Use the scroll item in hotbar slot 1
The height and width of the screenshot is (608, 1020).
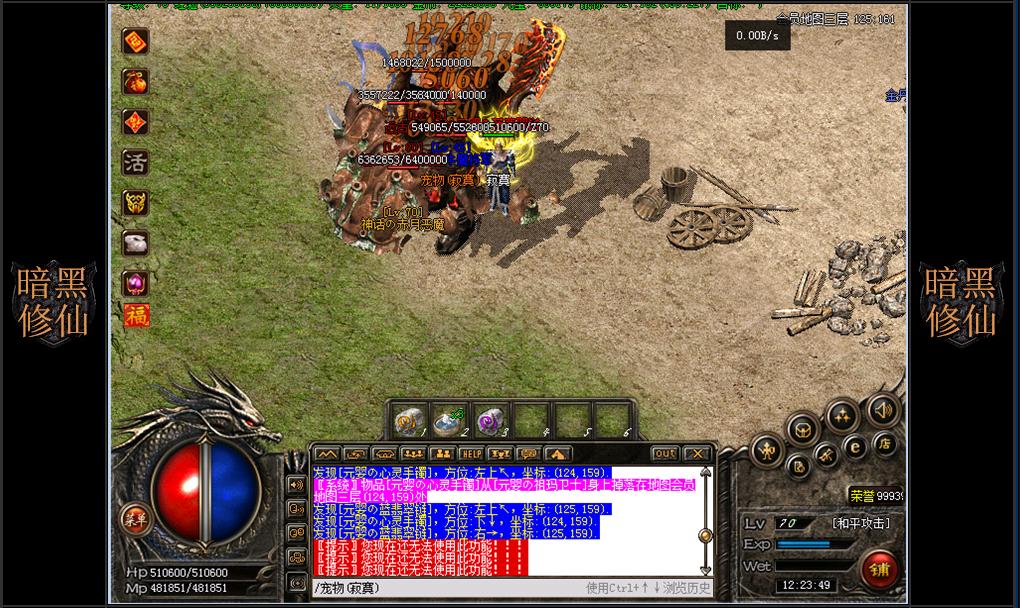click(408, 421)
